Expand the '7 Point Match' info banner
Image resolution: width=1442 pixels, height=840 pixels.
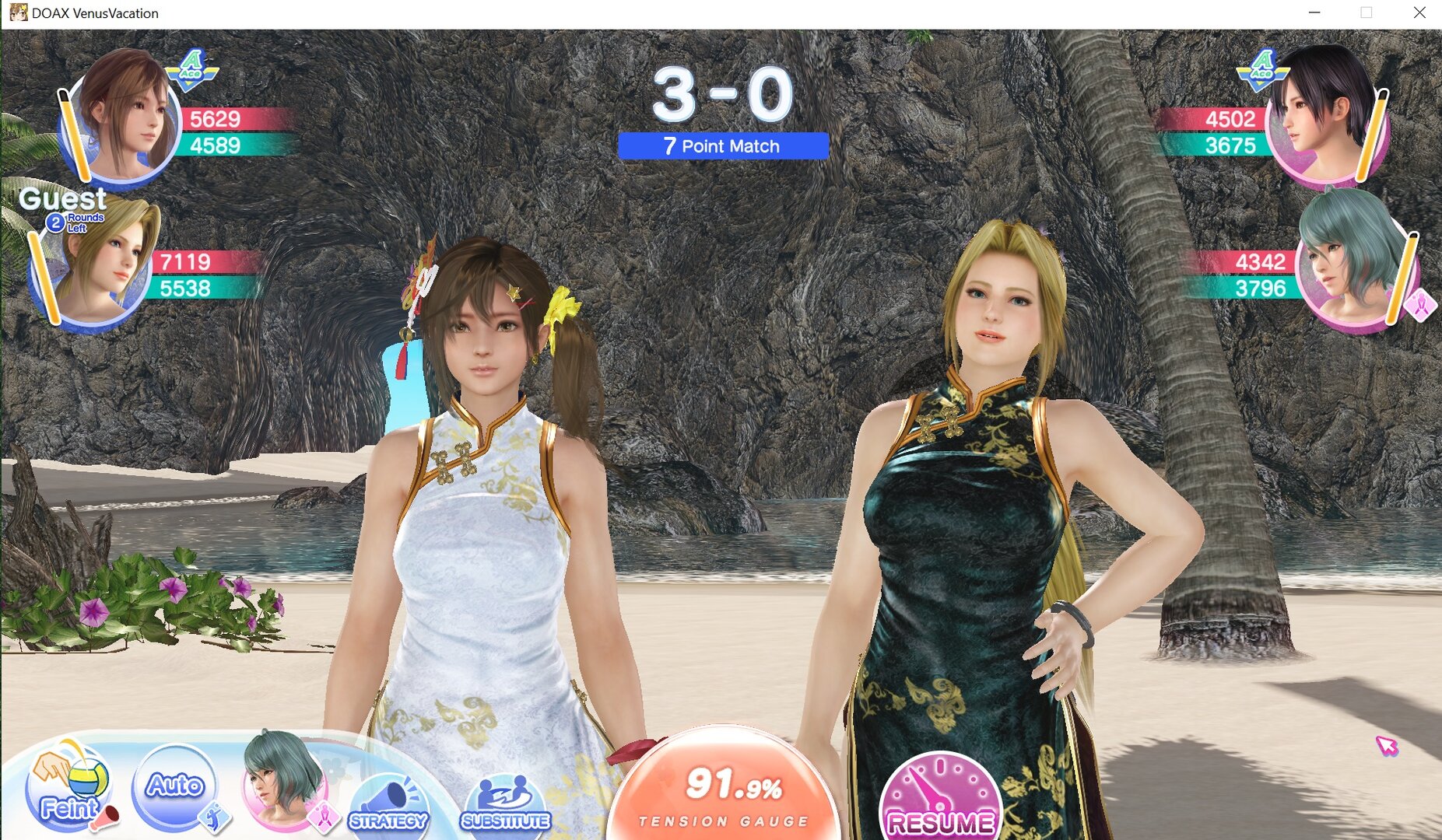(722, 145)
